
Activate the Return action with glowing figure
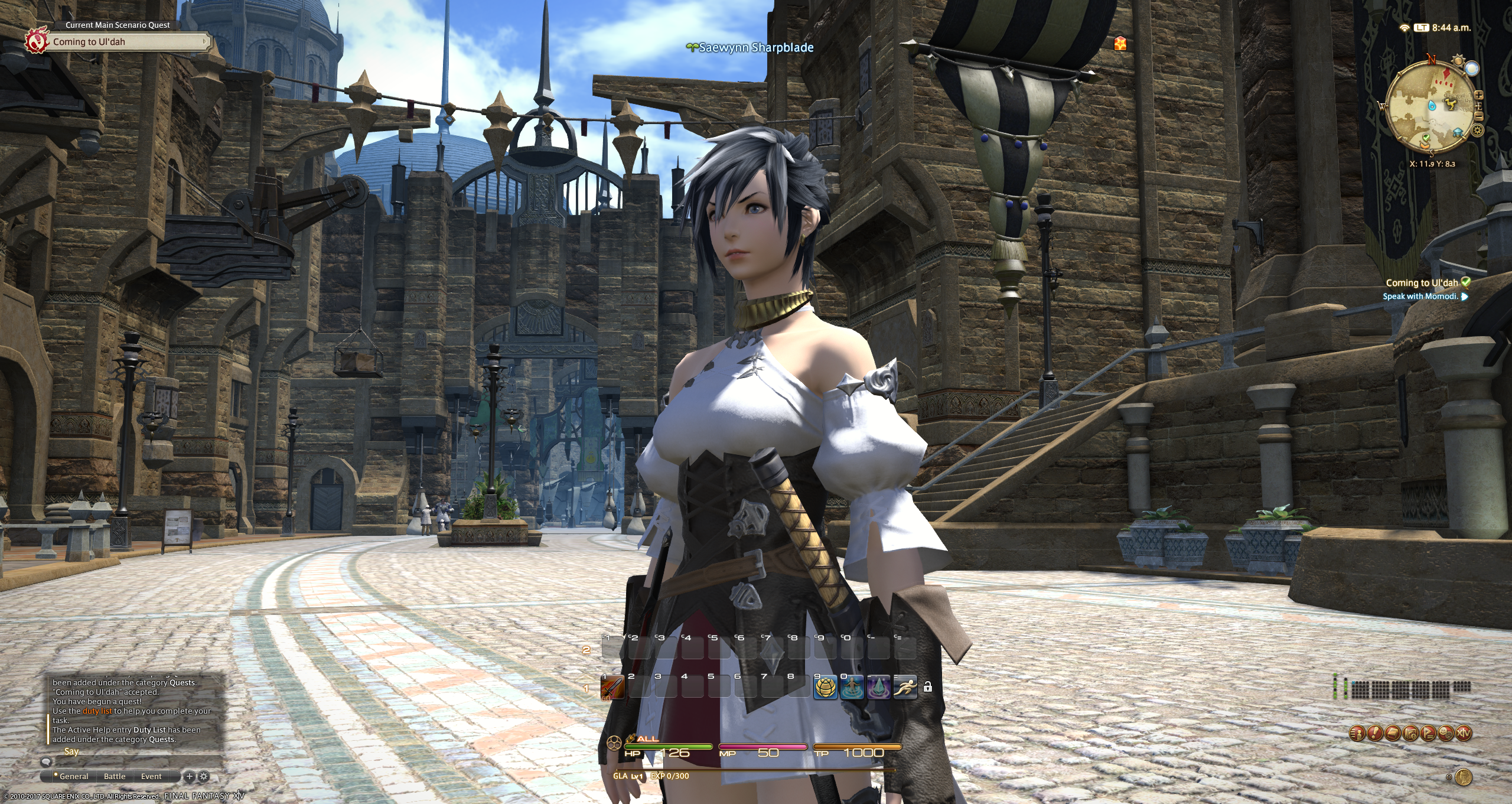pyautogui.click(x=852, y=688)
